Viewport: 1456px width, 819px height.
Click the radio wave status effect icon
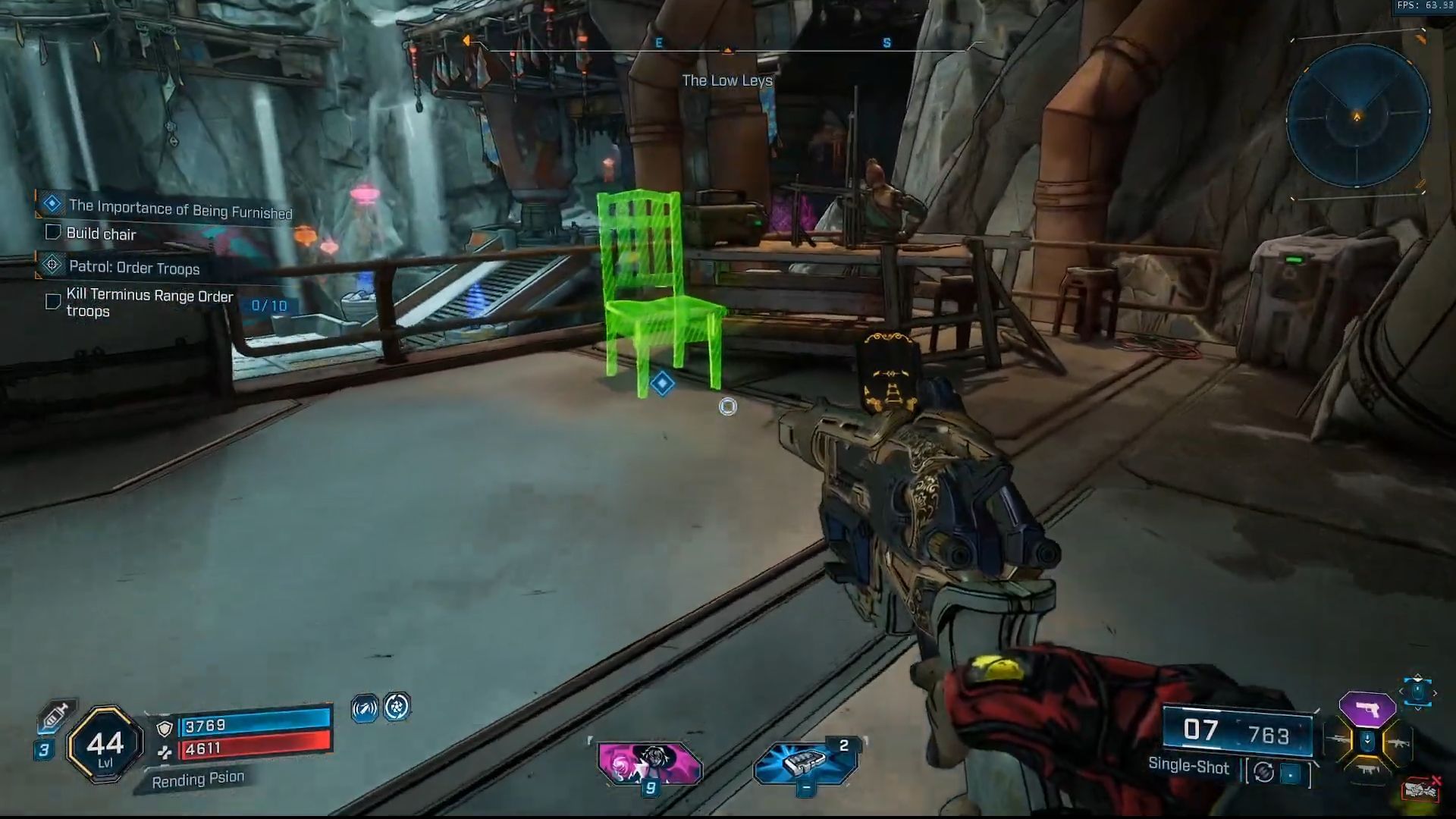click(365, 708)
